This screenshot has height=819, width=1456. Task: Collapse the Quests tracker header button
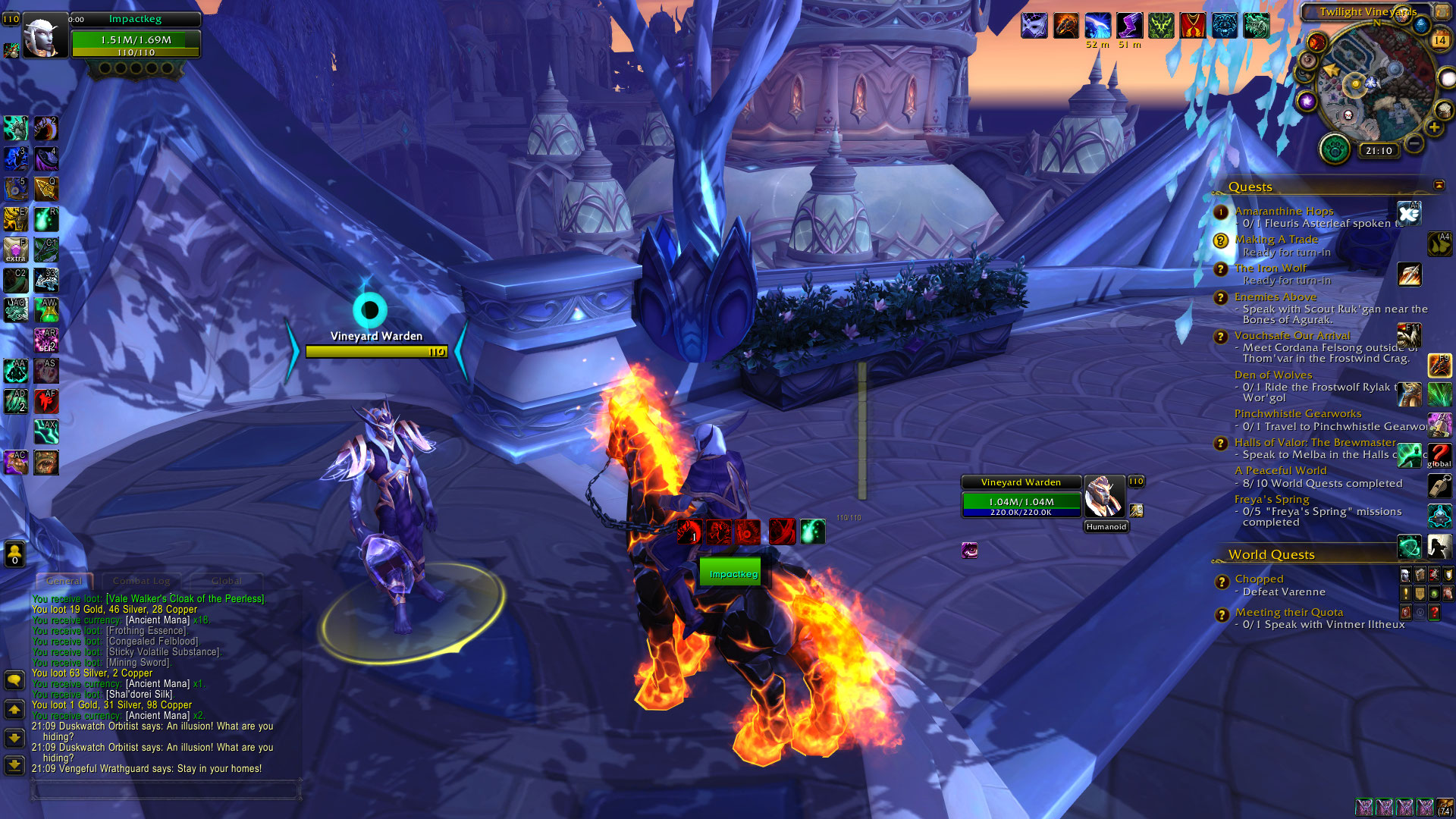point(1439,185)
